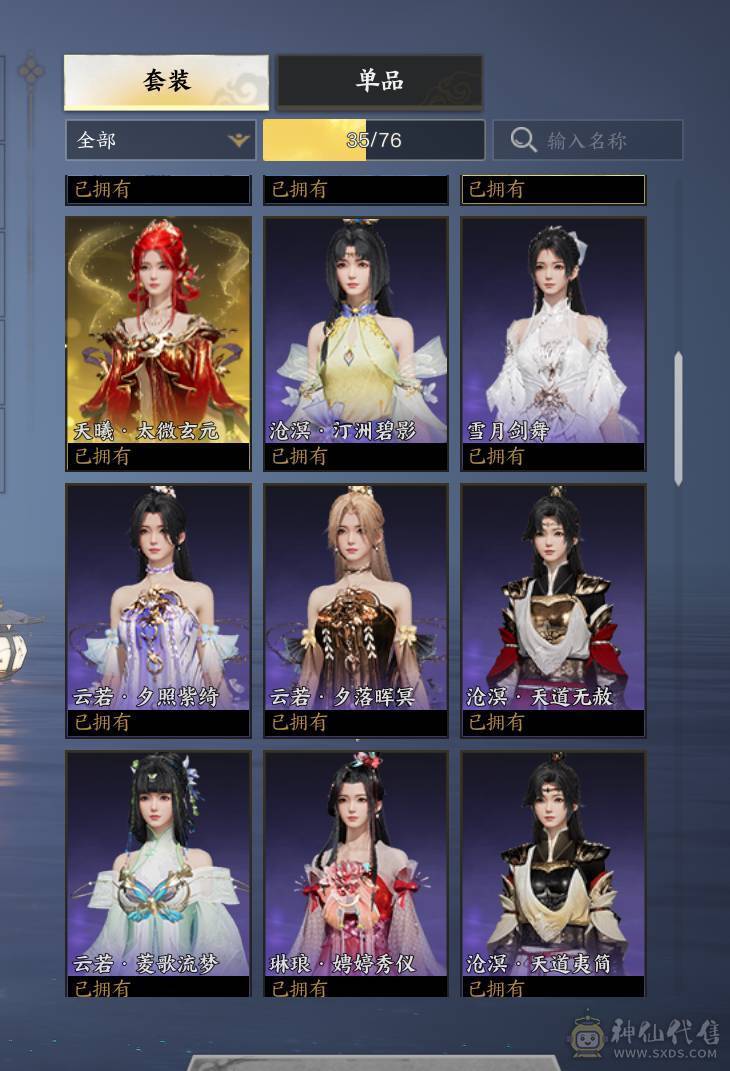Screen dimensions: 730x1071
Task: Click the outfit list scrollbar handle
Action: click(x=678, y=418)
